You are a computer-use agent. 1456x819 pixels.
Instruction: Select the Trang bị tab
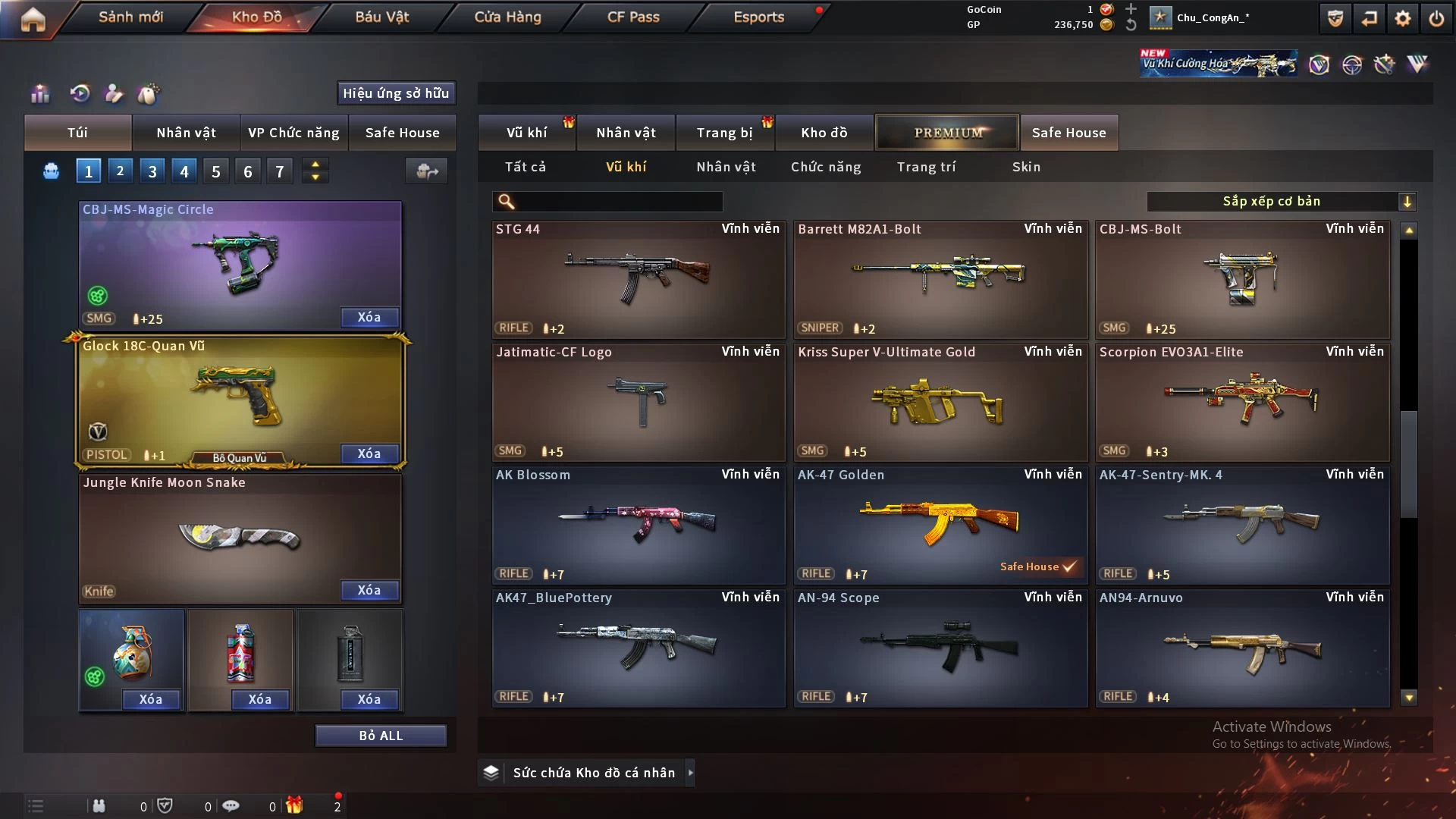[724, 133]
